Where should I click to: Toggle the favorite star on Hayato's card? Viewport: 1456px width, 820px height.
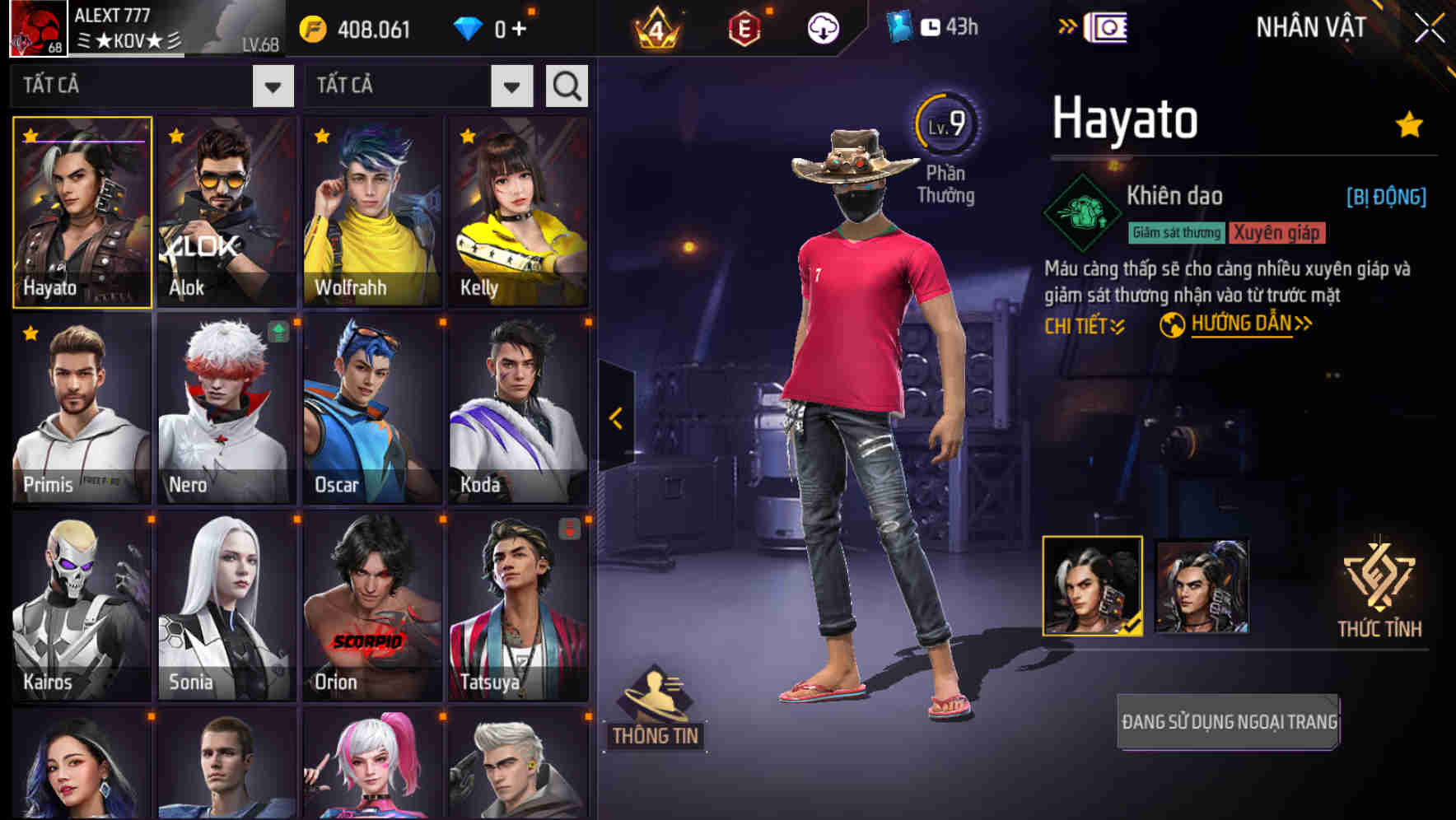(30, 135)
